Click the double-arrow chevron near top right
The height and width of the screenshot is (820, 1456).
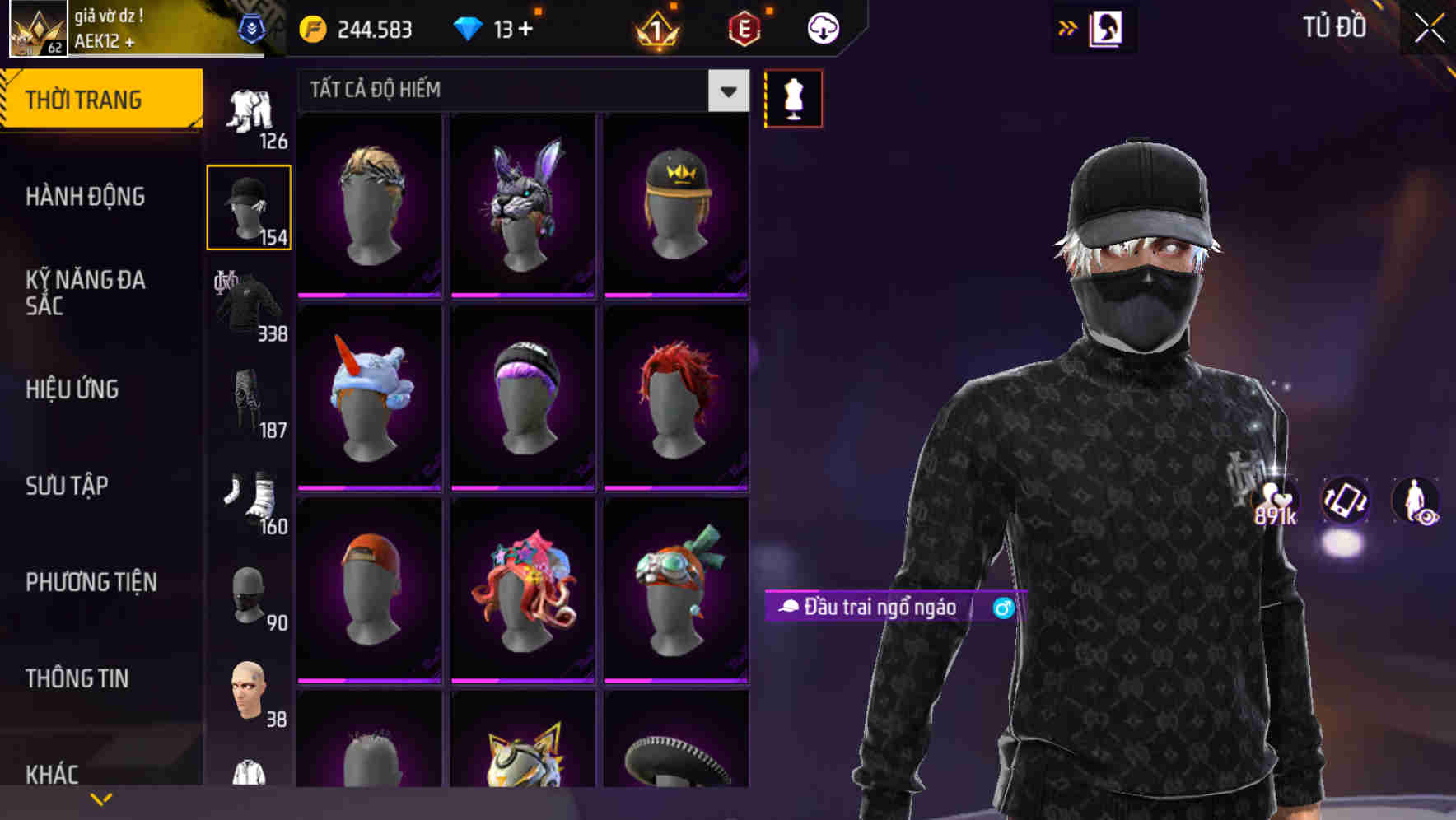(1068, 27)
